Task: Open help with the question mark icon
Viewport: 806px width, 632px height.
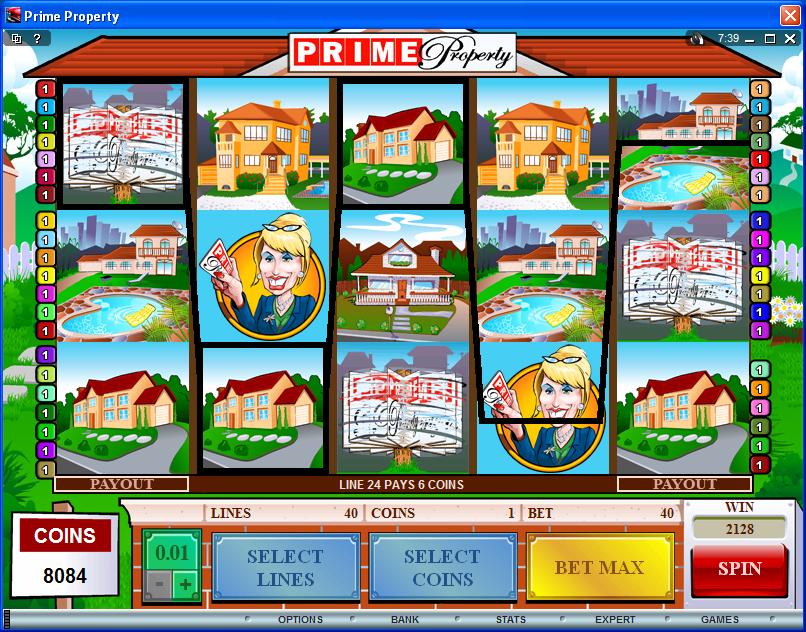Action: point(37,38)
